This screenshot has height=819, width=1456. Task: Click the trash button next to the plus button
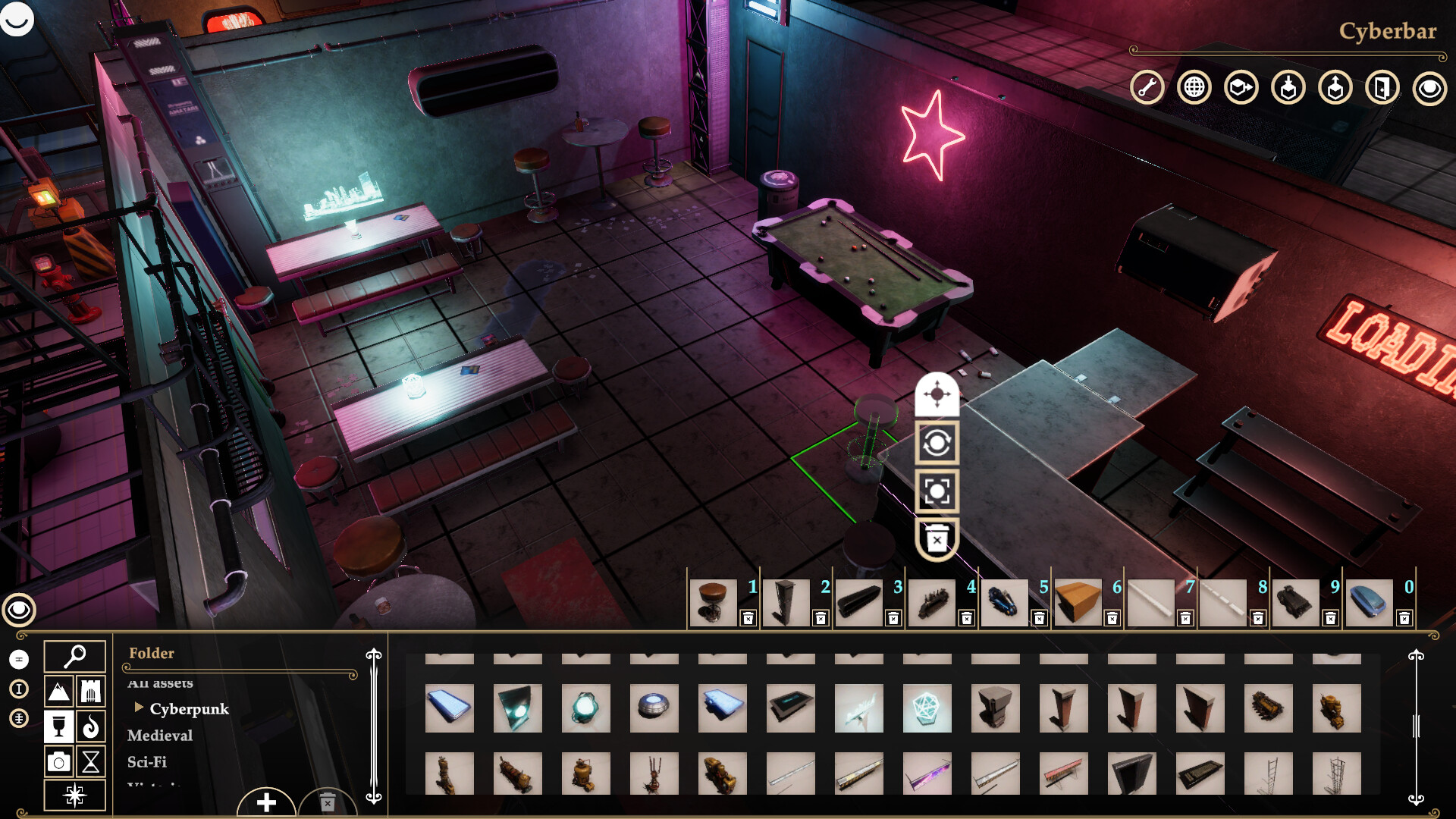coord(326,802)
